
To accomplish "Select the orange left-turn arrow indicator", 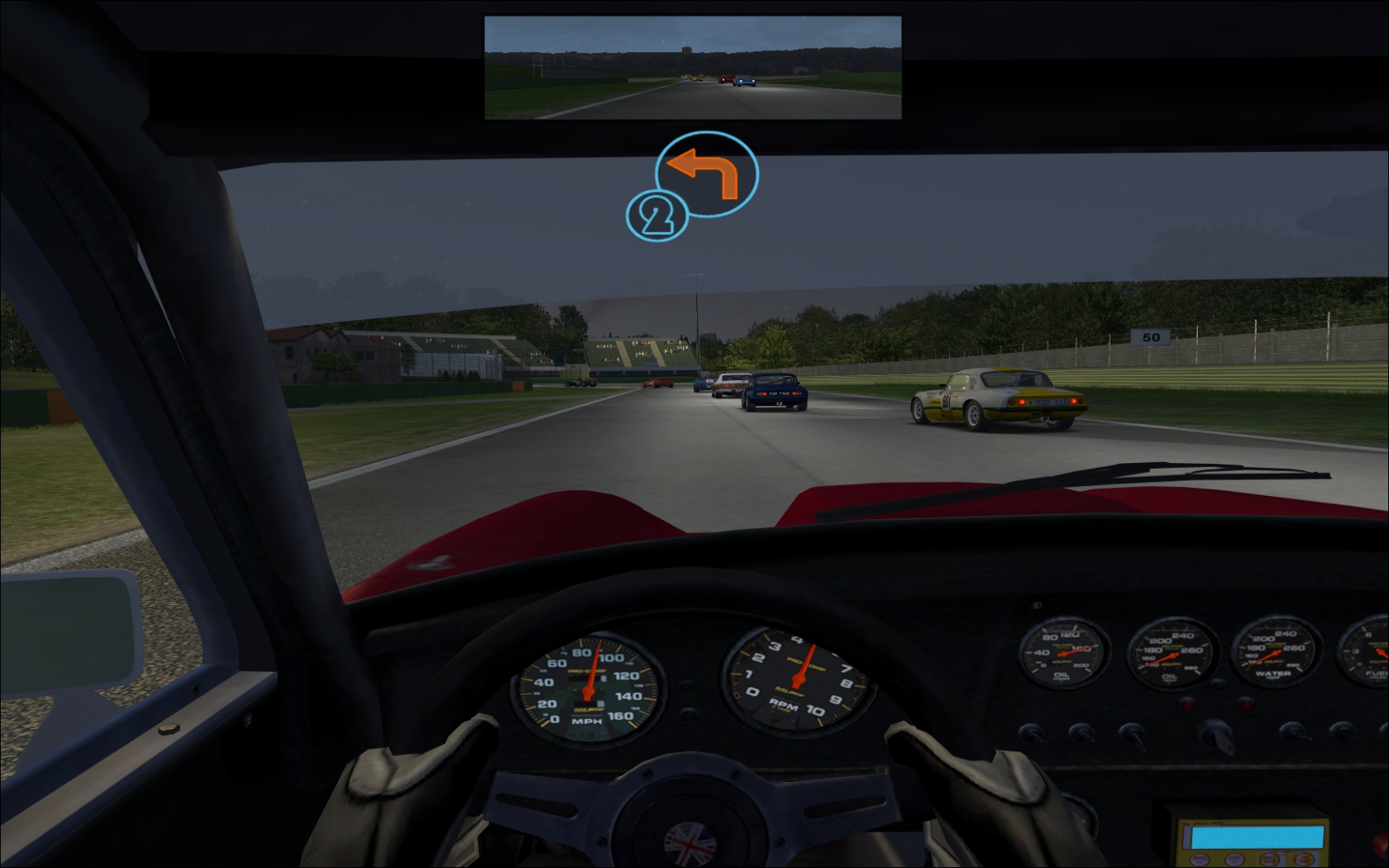I will [x=705, y=174].
